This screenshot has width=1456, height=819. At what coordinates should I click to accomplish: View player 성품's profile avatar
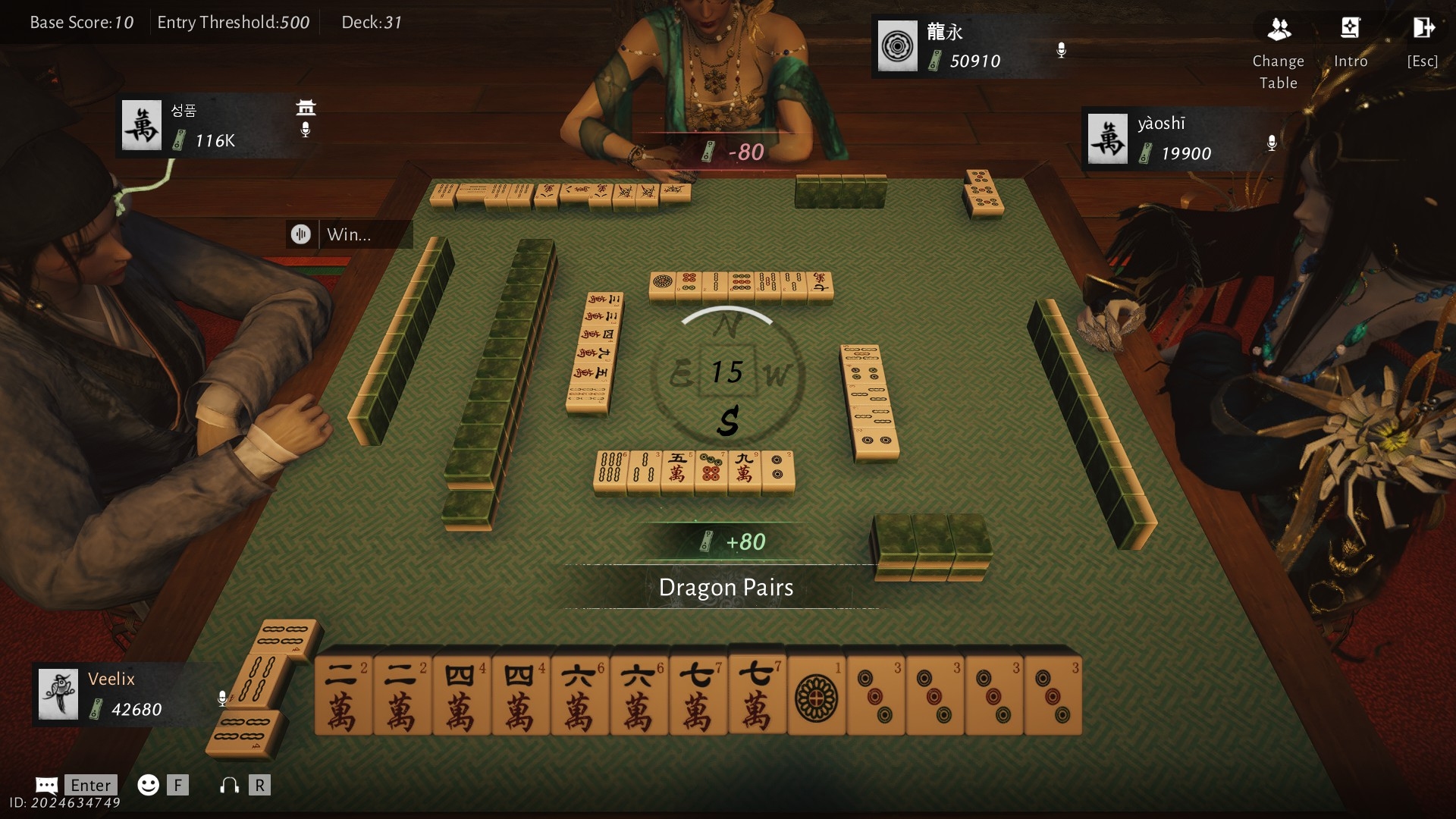(x=142, y=125)
